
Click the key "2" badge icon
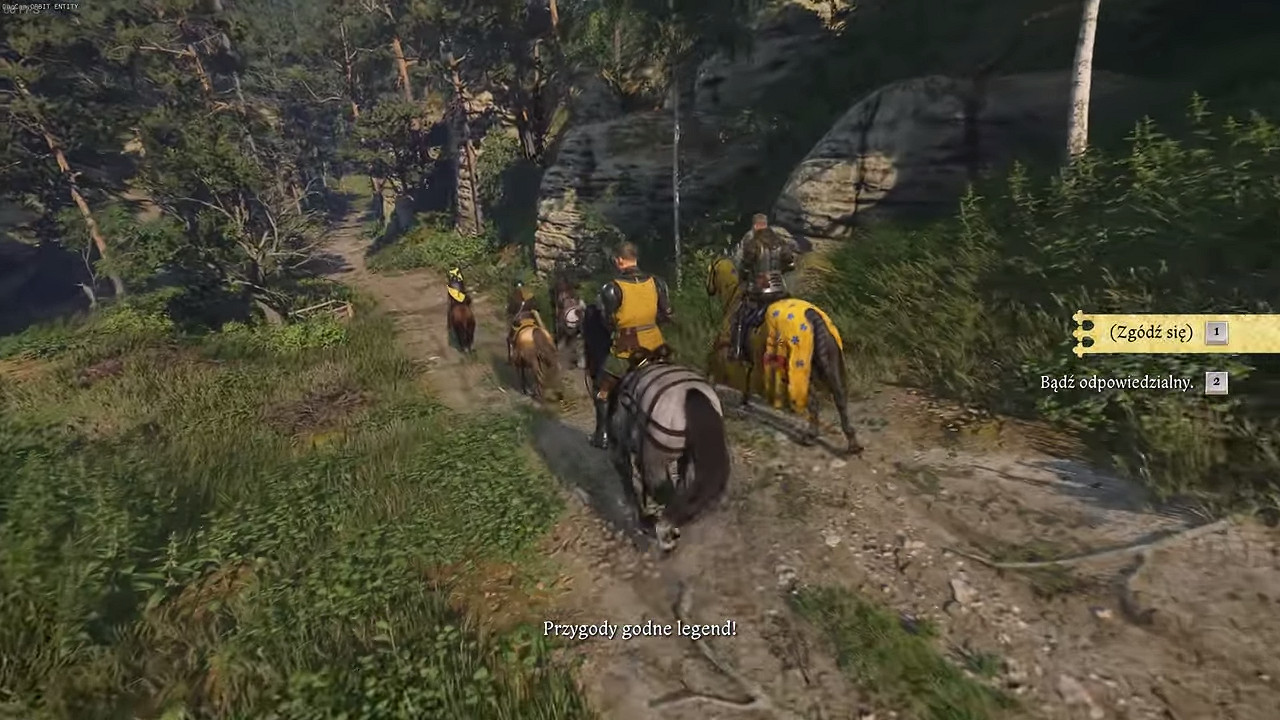[x=1215, y=381]
